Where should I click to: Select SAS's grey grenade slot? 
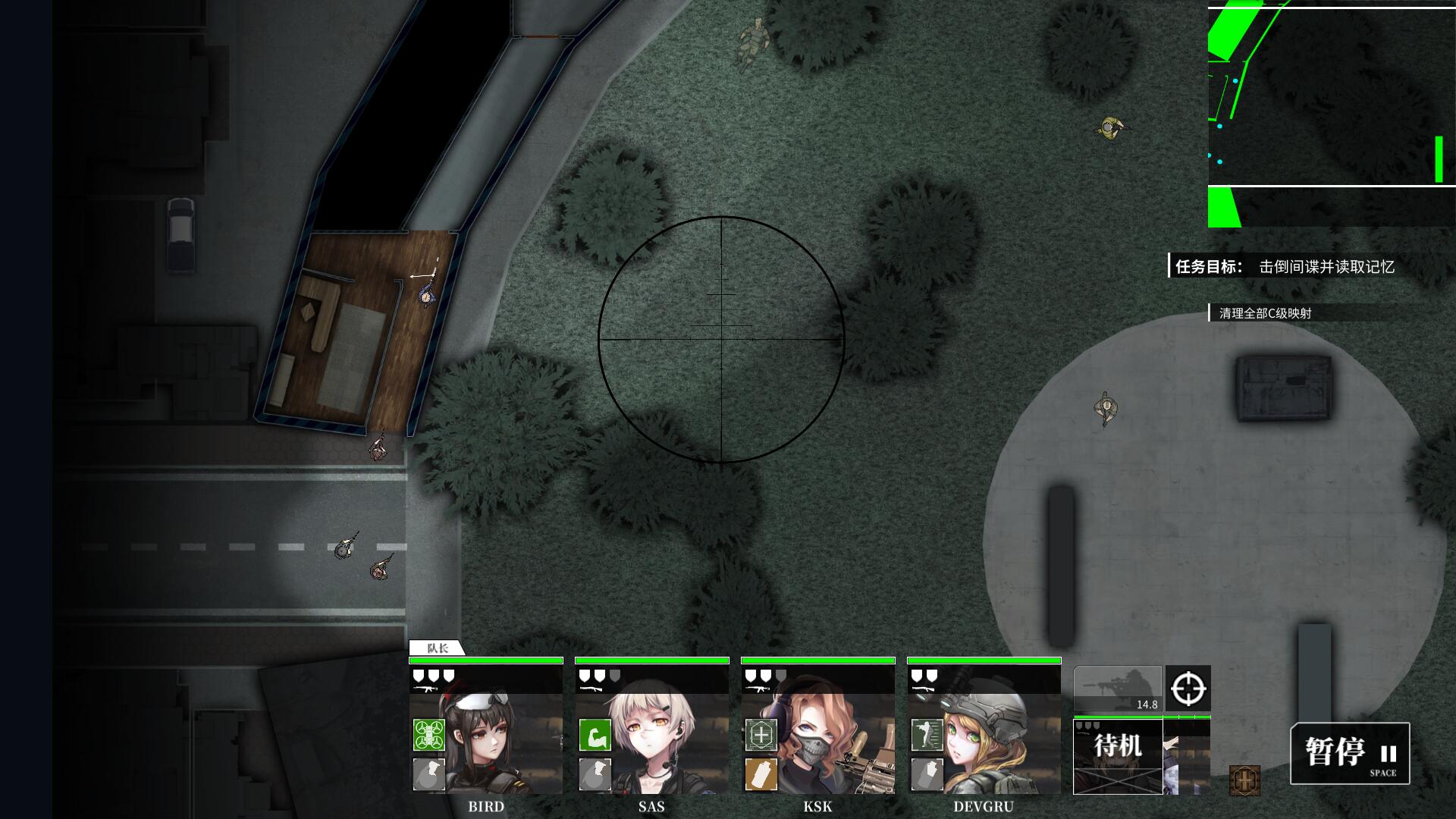click(x=595, y=774)
